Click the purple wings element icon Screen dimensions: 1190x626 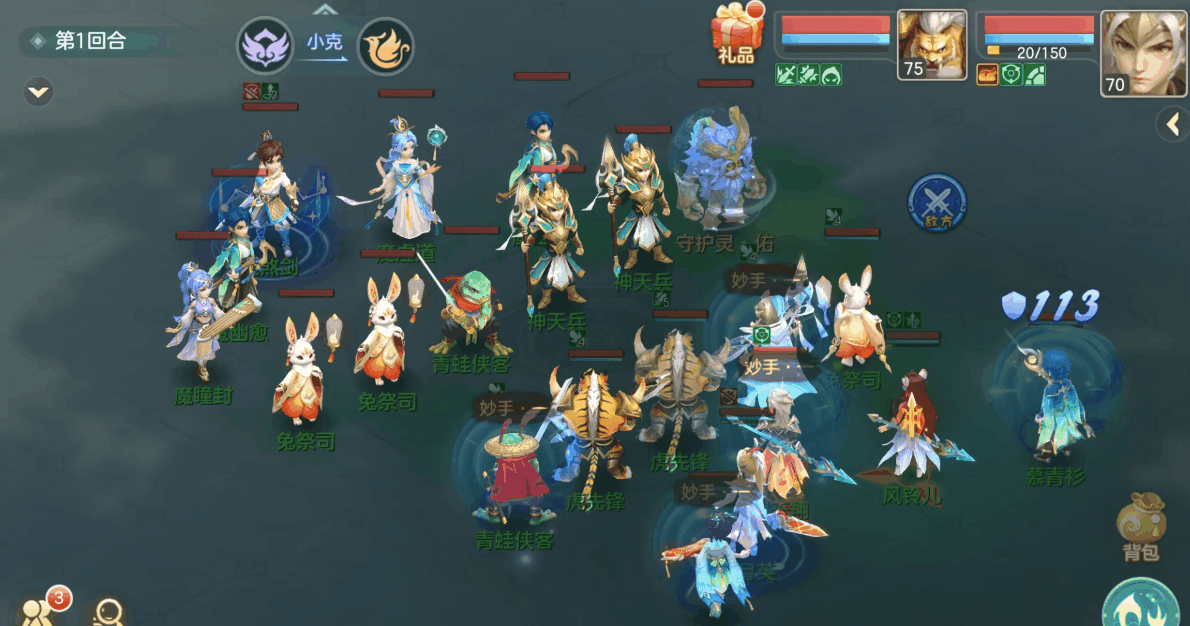pos(264,46)
